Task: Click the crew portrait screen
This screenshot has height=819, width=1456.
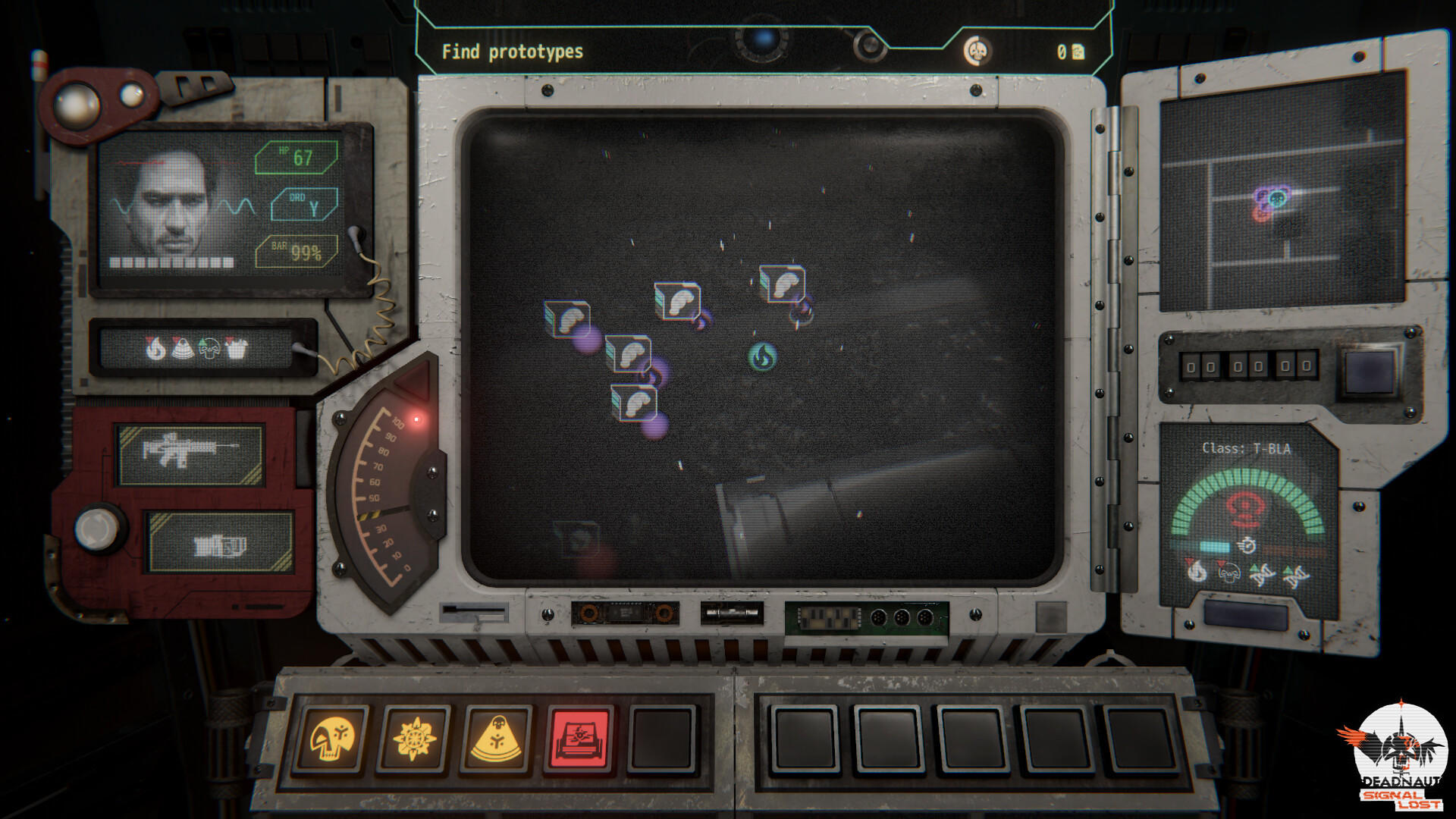Action: (171, 205)
